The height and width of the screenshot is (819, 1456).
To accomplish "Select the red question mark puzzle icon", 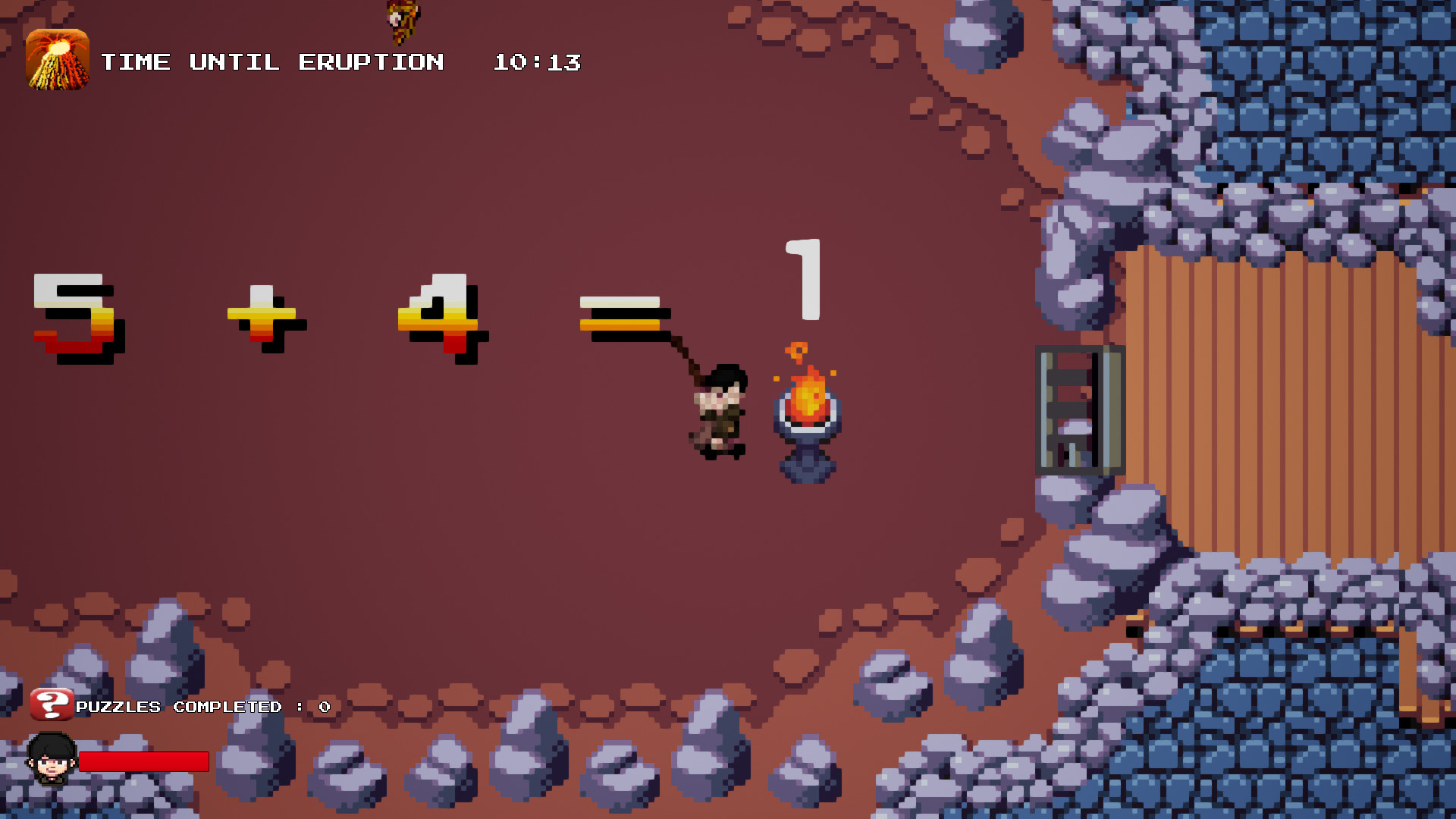I will click(x=50, y=705).
